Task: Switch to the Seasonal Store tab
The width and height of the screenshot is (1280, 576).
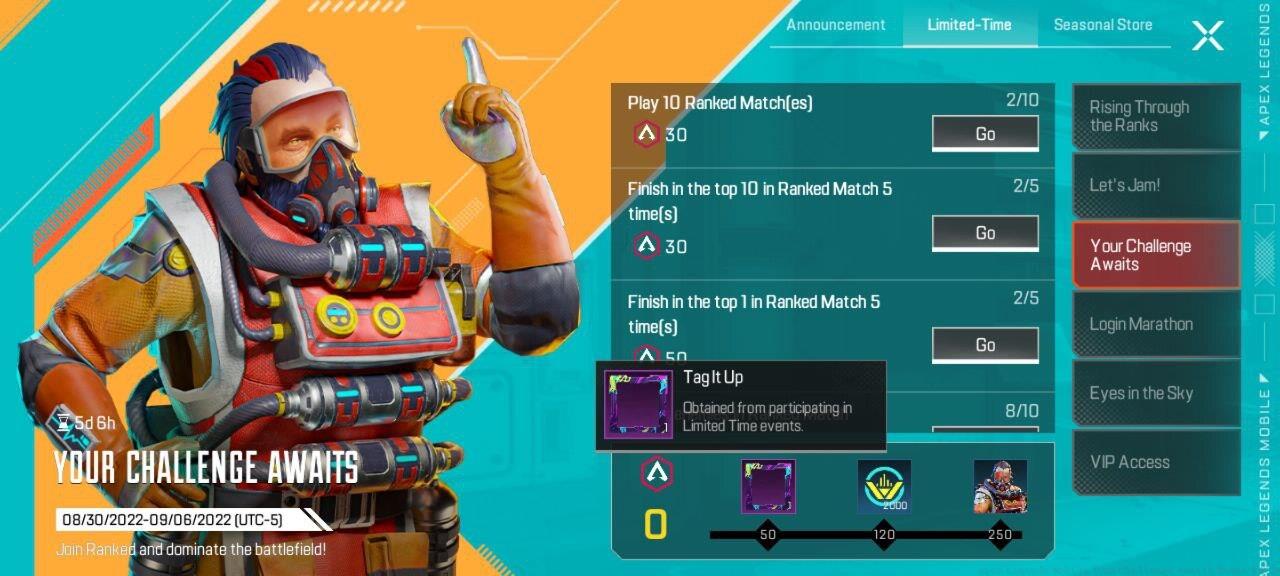Action: point(1102,25)
